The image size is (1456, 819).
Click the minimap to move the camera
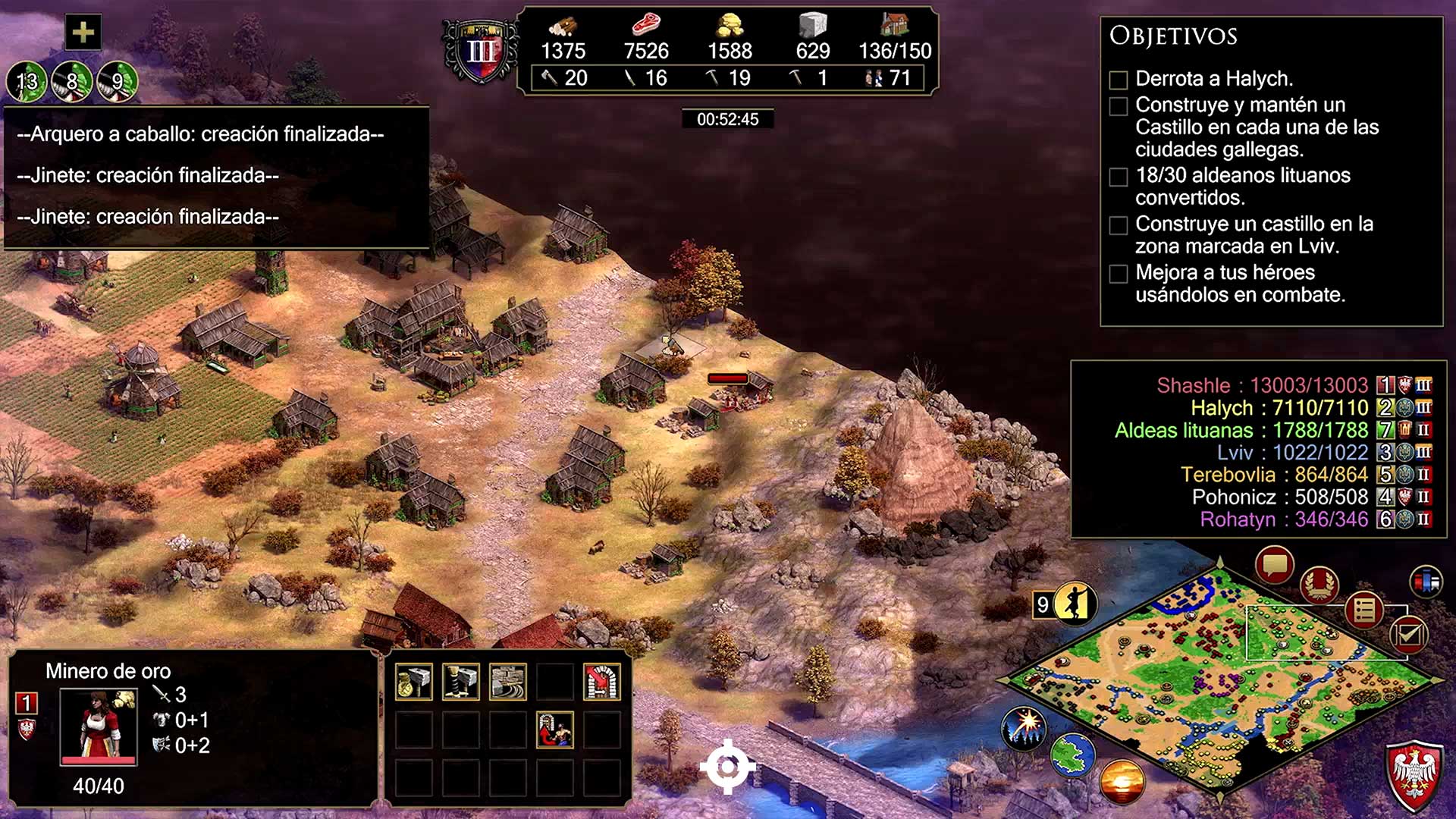coord(1221,682)
